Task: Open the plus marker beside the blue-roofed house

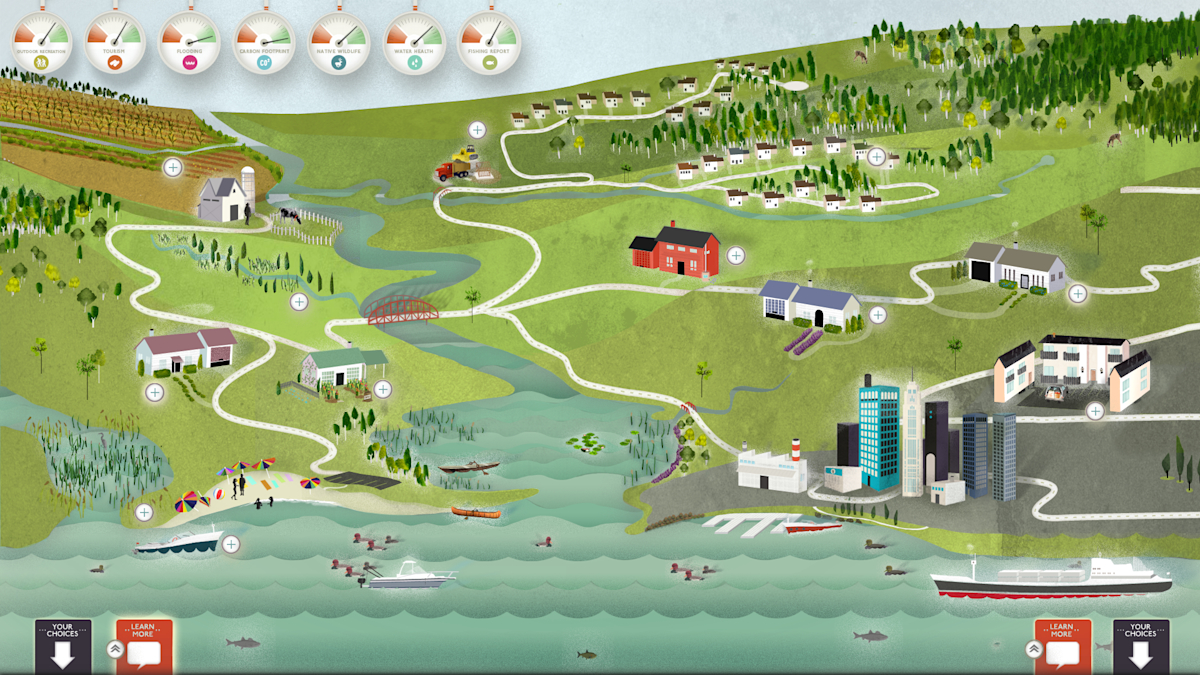Action: point(877,314)
